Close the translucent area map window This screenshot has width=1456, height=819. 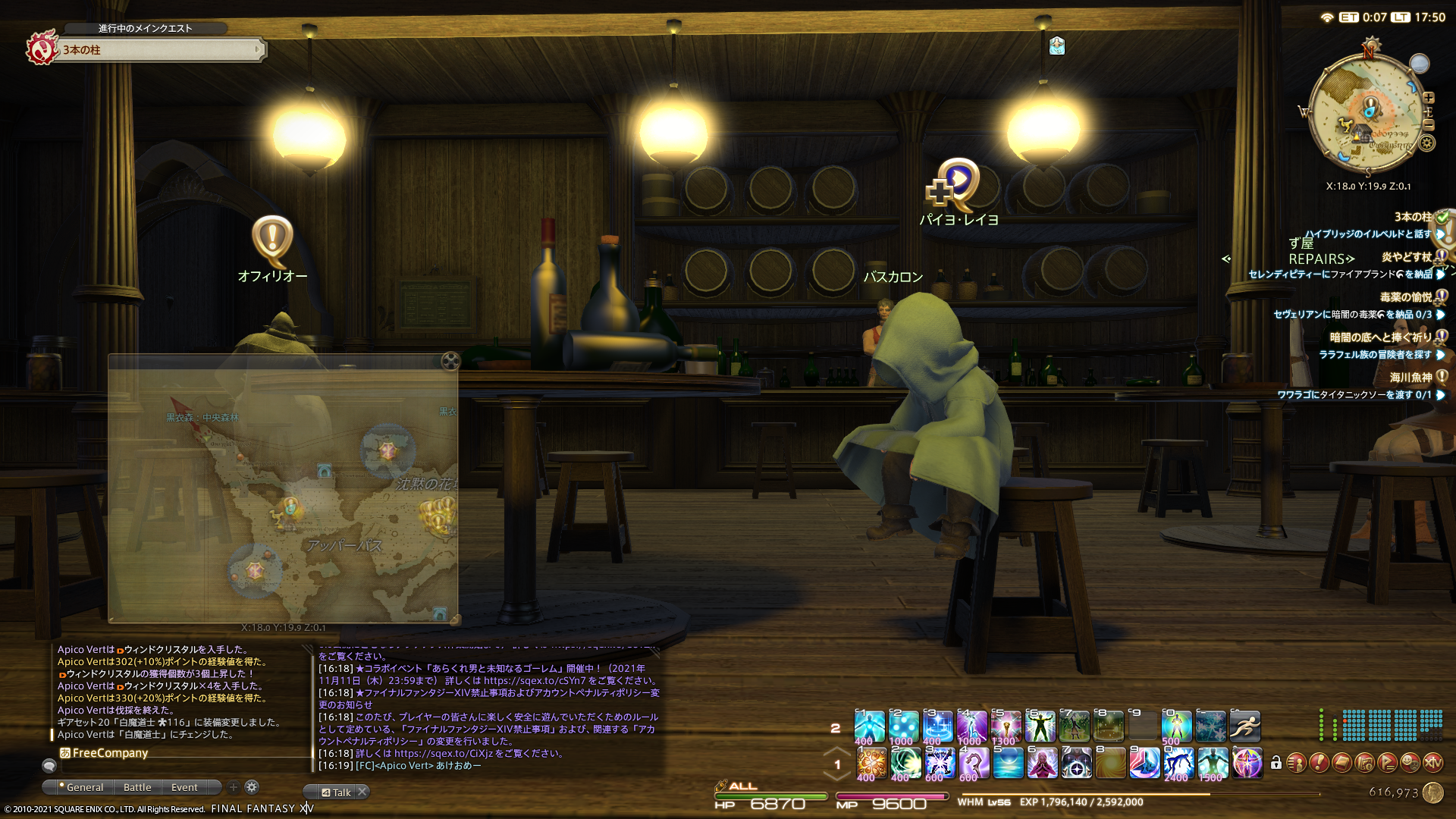click(x=450, y=361)
